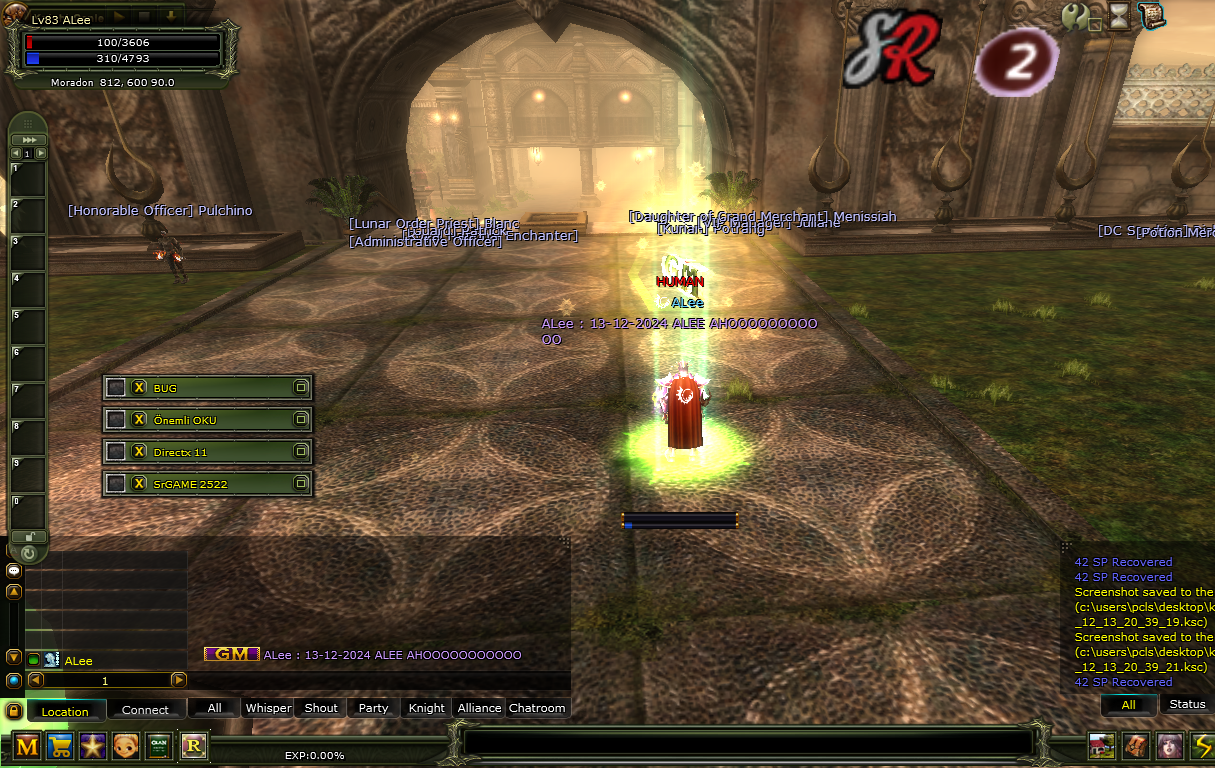Viewport: 1215px width, 768px height.
Task: Close the BUG notice window
Action: pos(140,388)
